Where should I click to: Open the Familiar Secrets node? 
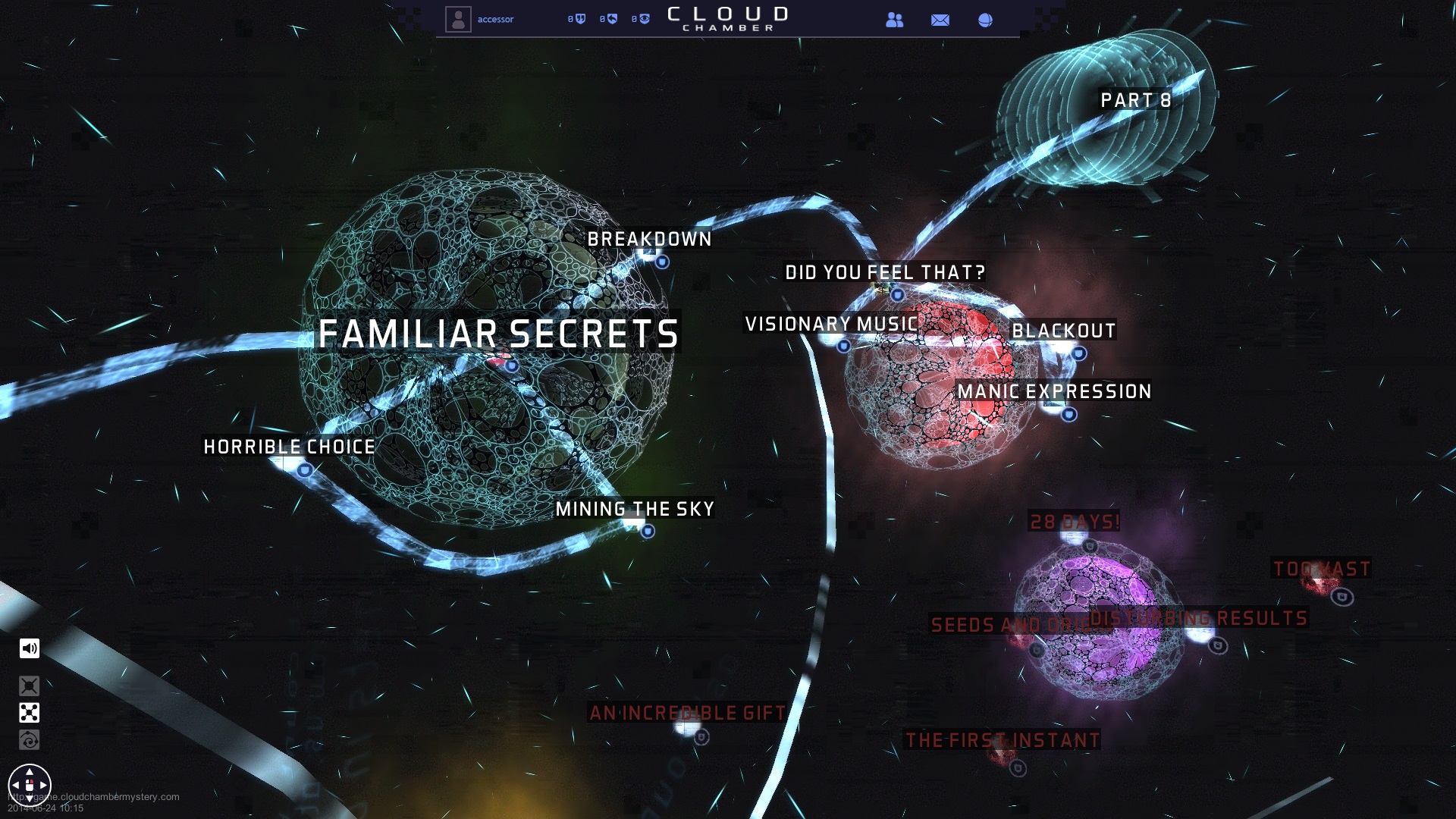498,334
